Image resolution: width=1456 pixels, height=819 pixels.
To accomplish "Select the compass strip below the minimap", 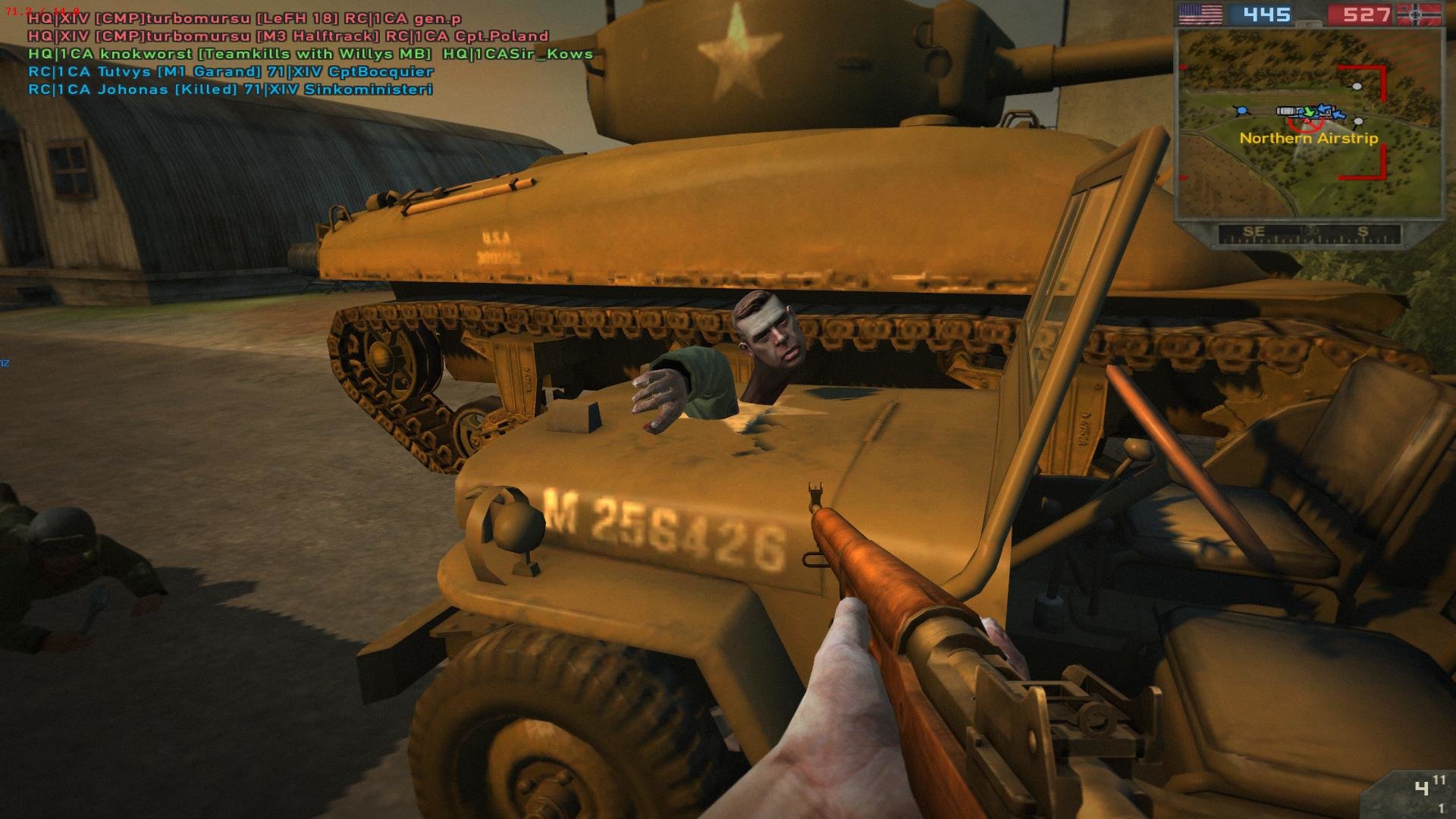I will 1309,234.
